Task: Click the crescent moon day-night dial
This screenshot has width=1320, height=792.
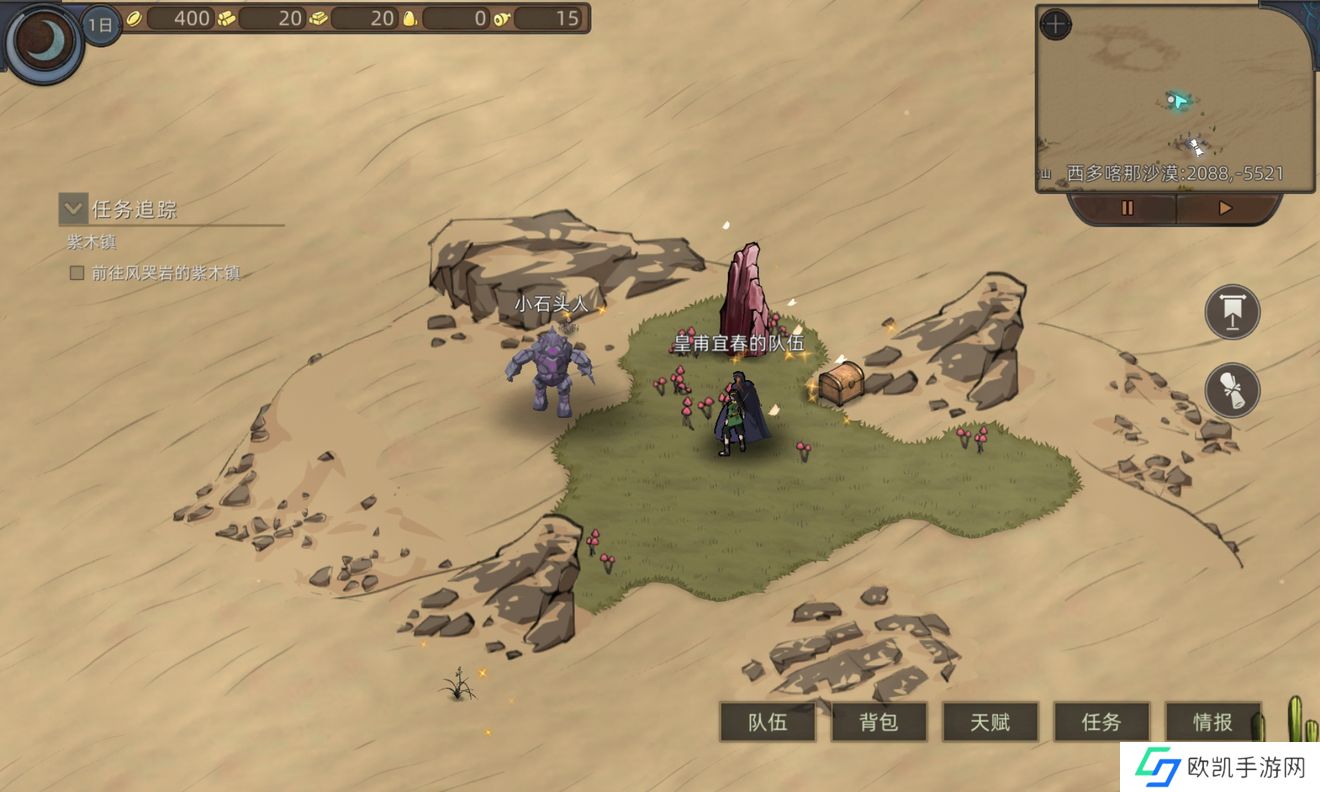Action: click(x=43, y=43)
